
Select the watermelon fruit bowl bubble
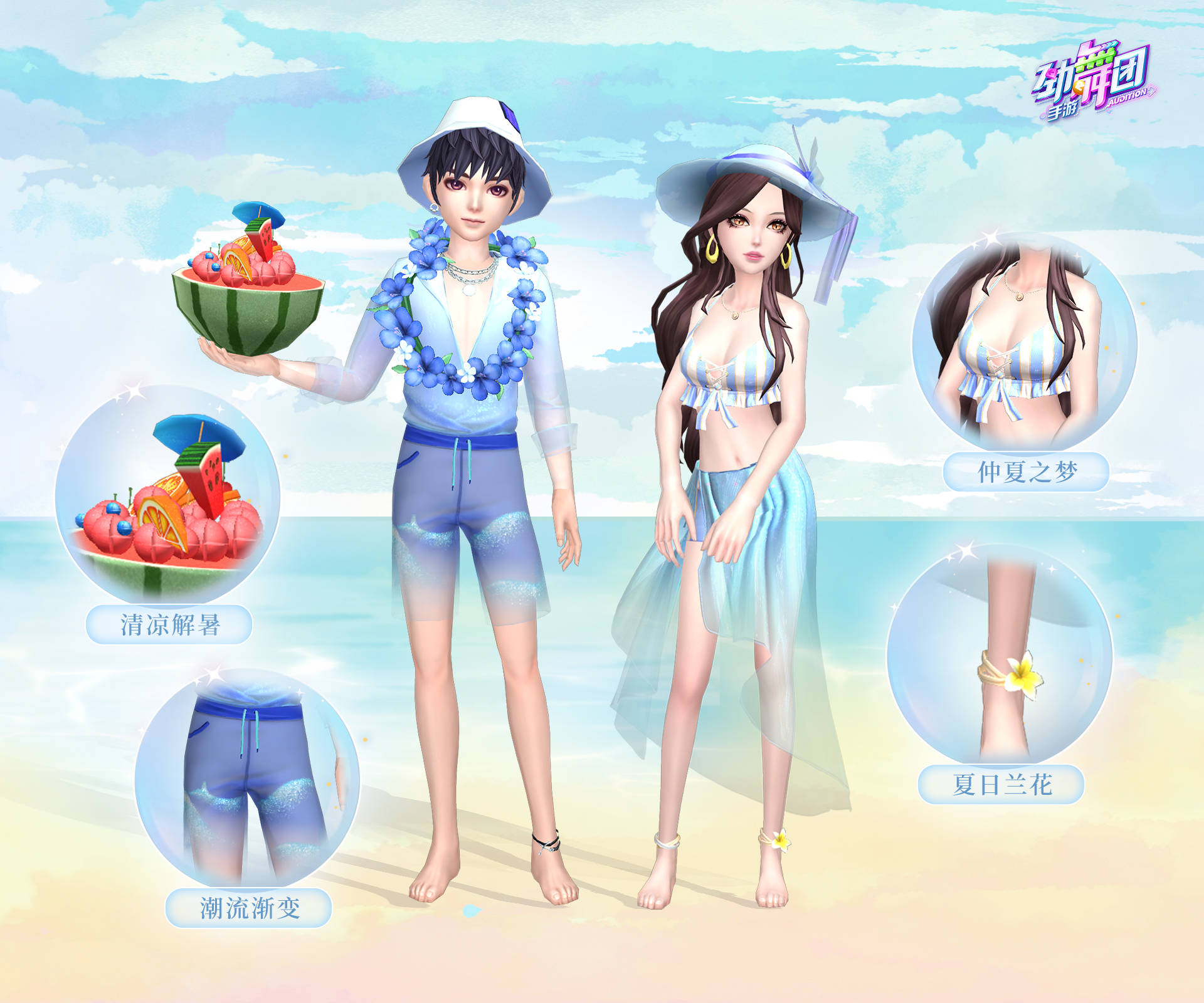point(167,495)
